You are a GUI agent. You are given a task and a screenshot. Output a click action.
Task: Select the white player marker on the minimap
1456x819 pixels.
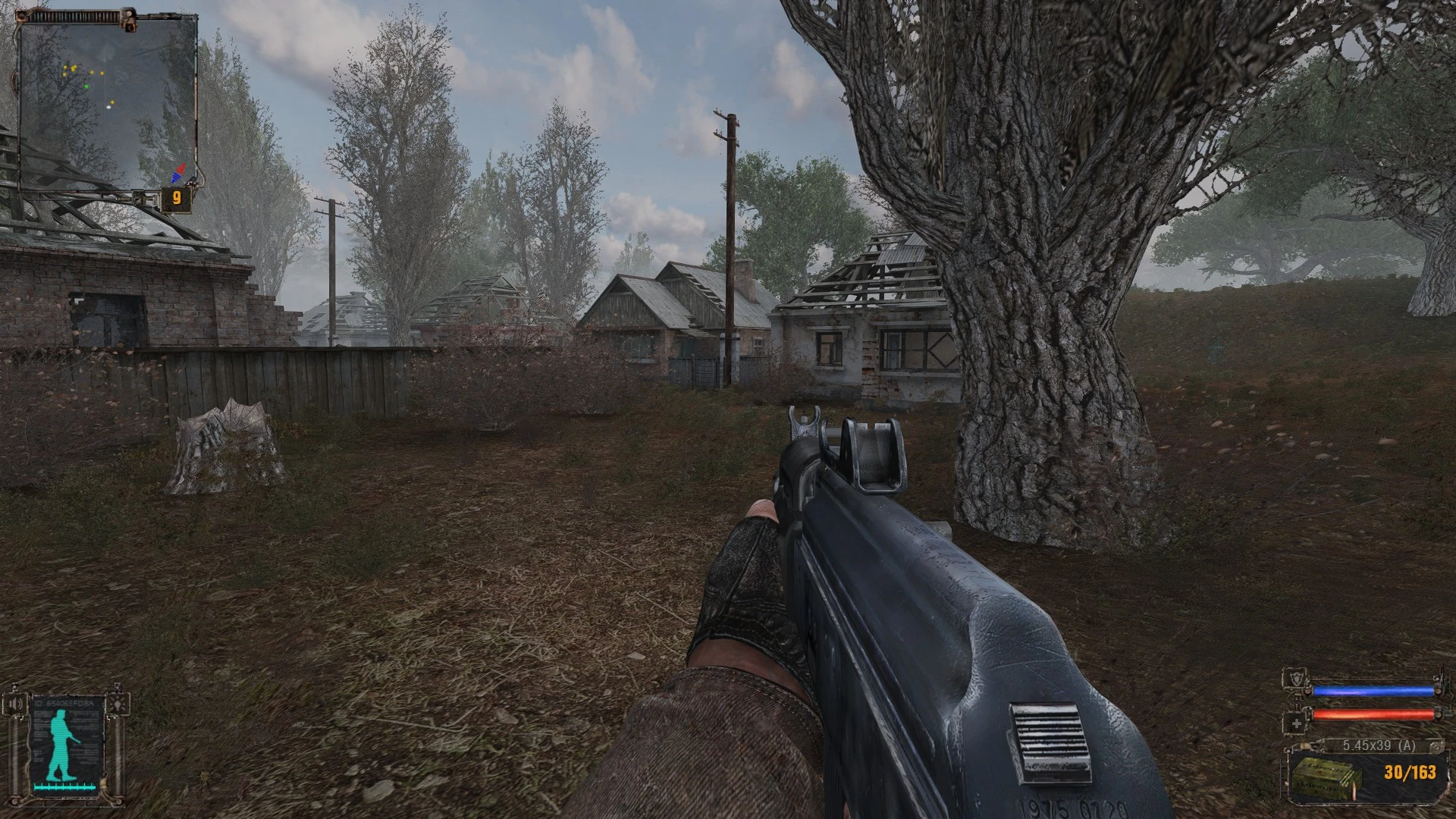(108, 107)
